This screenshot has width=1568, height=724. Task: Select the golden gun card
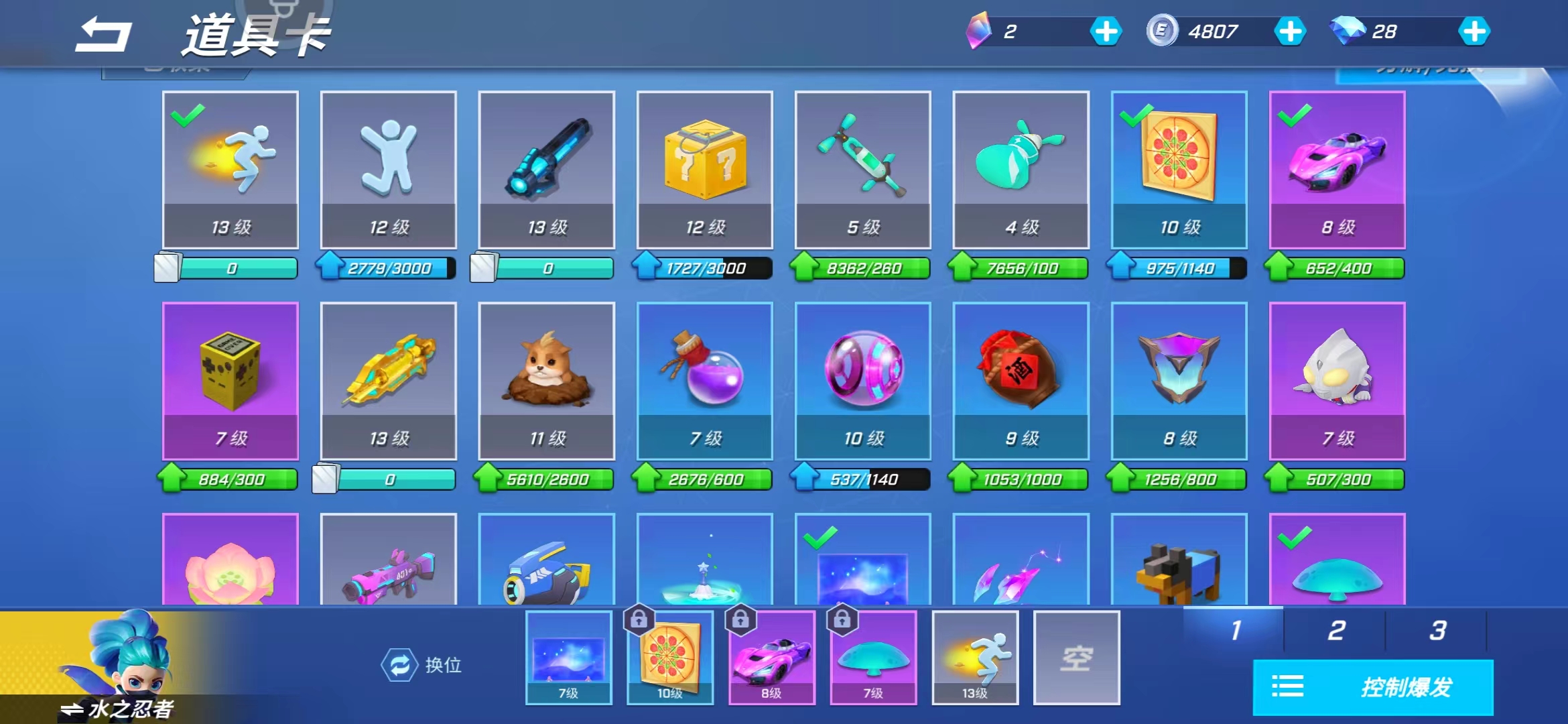click(388, 381)
